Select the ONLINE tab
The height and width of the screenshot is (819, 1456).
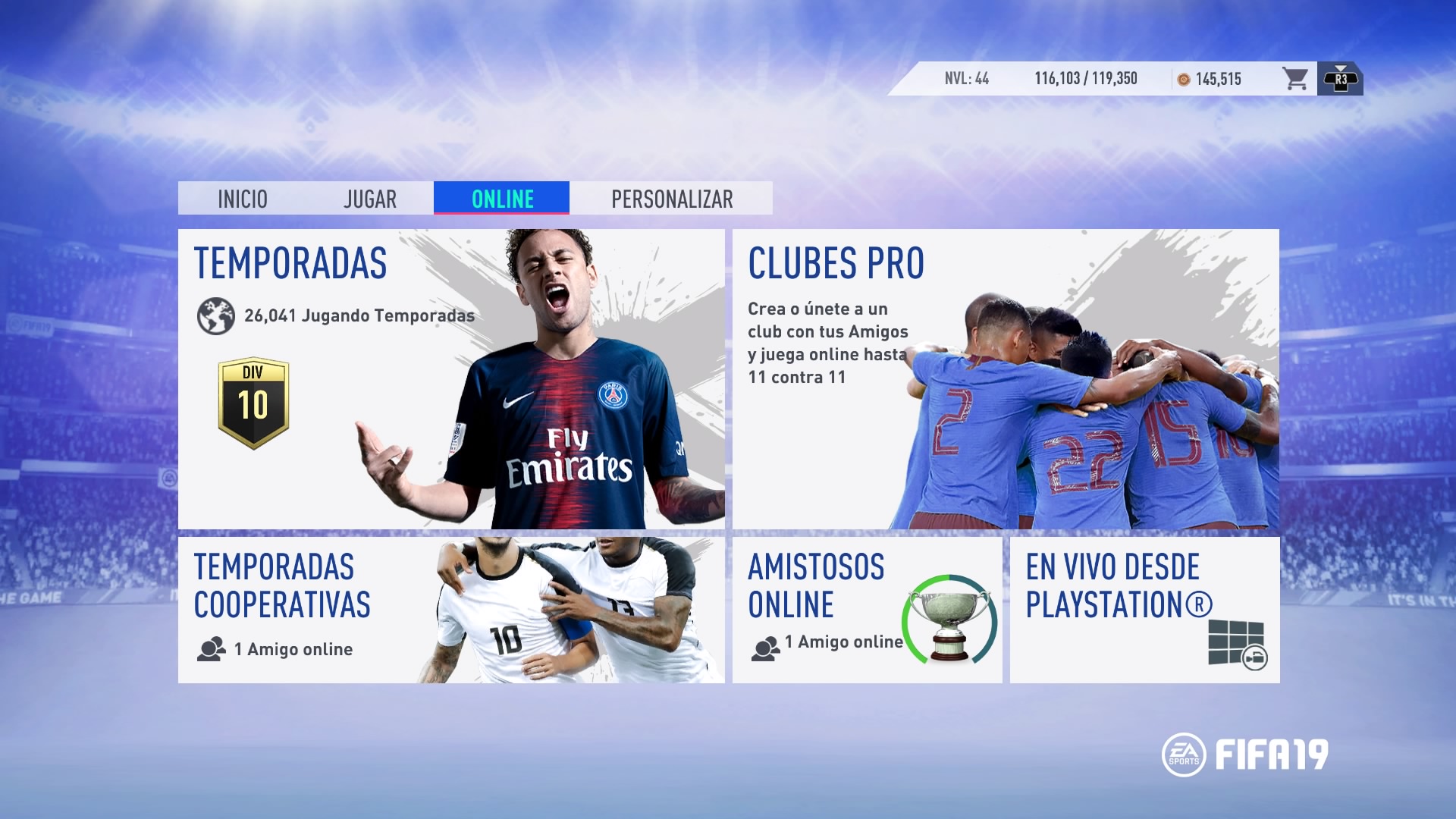coord(502,199)
